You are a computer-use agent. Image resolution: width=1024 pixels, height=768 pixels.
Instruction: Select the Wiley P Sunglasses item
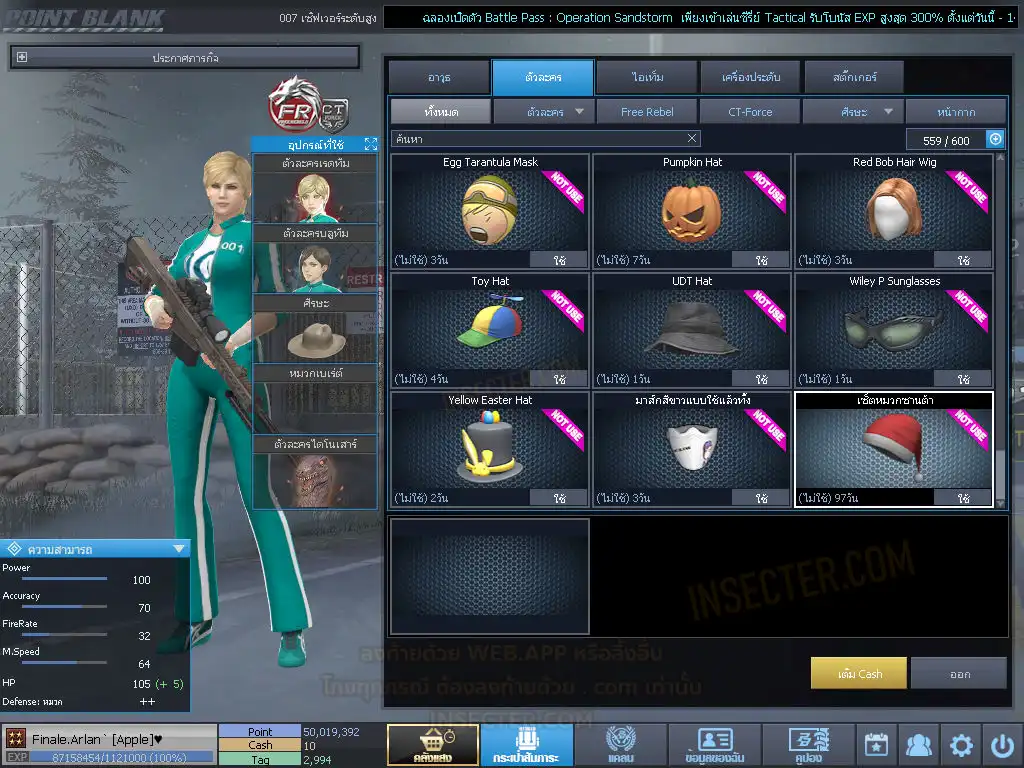point(894,329)
